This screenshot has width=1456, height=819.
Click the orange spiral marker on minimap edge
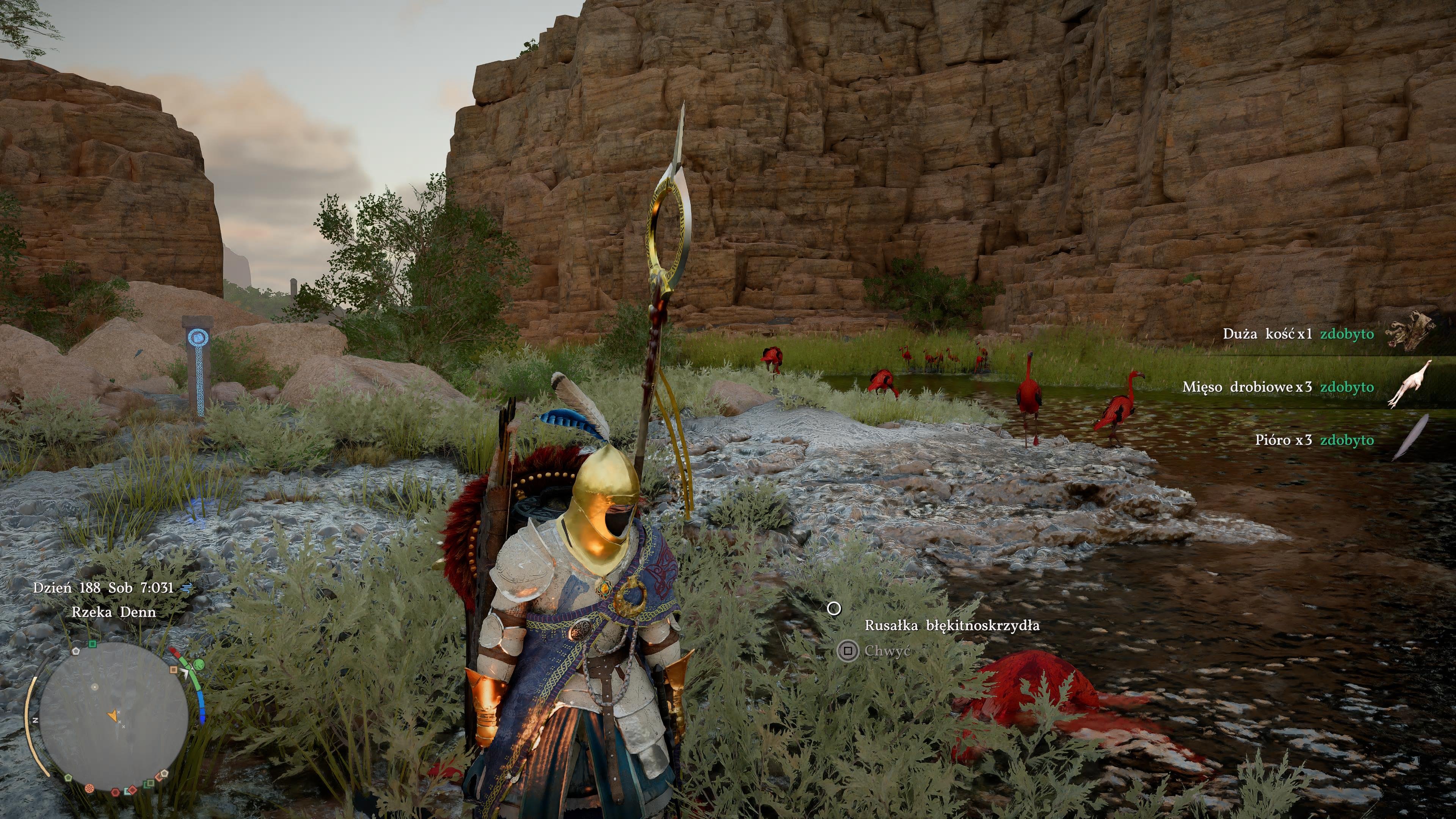89,788
